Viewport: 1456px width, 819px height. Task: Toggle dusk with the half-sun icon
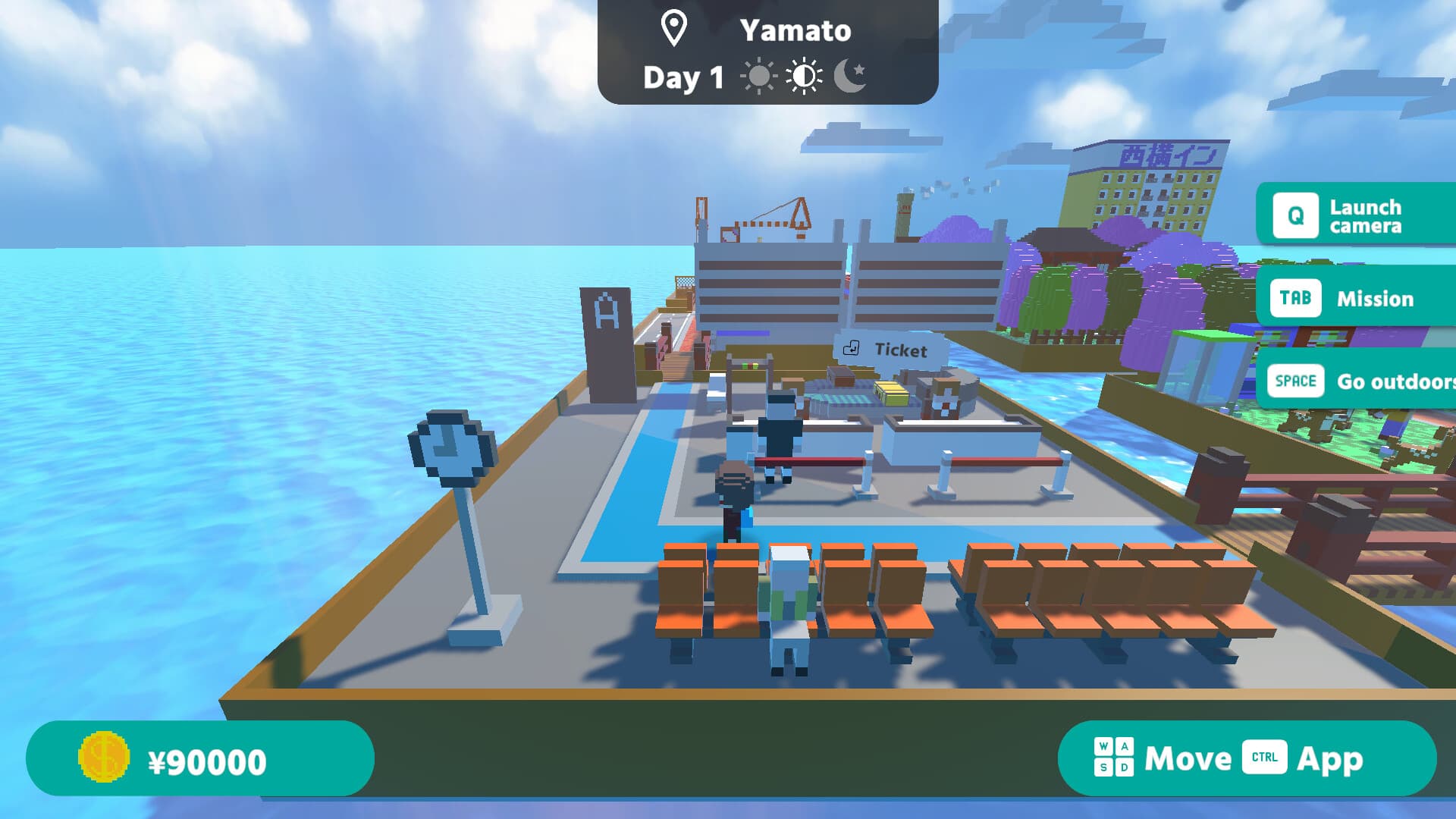[805, 76]
